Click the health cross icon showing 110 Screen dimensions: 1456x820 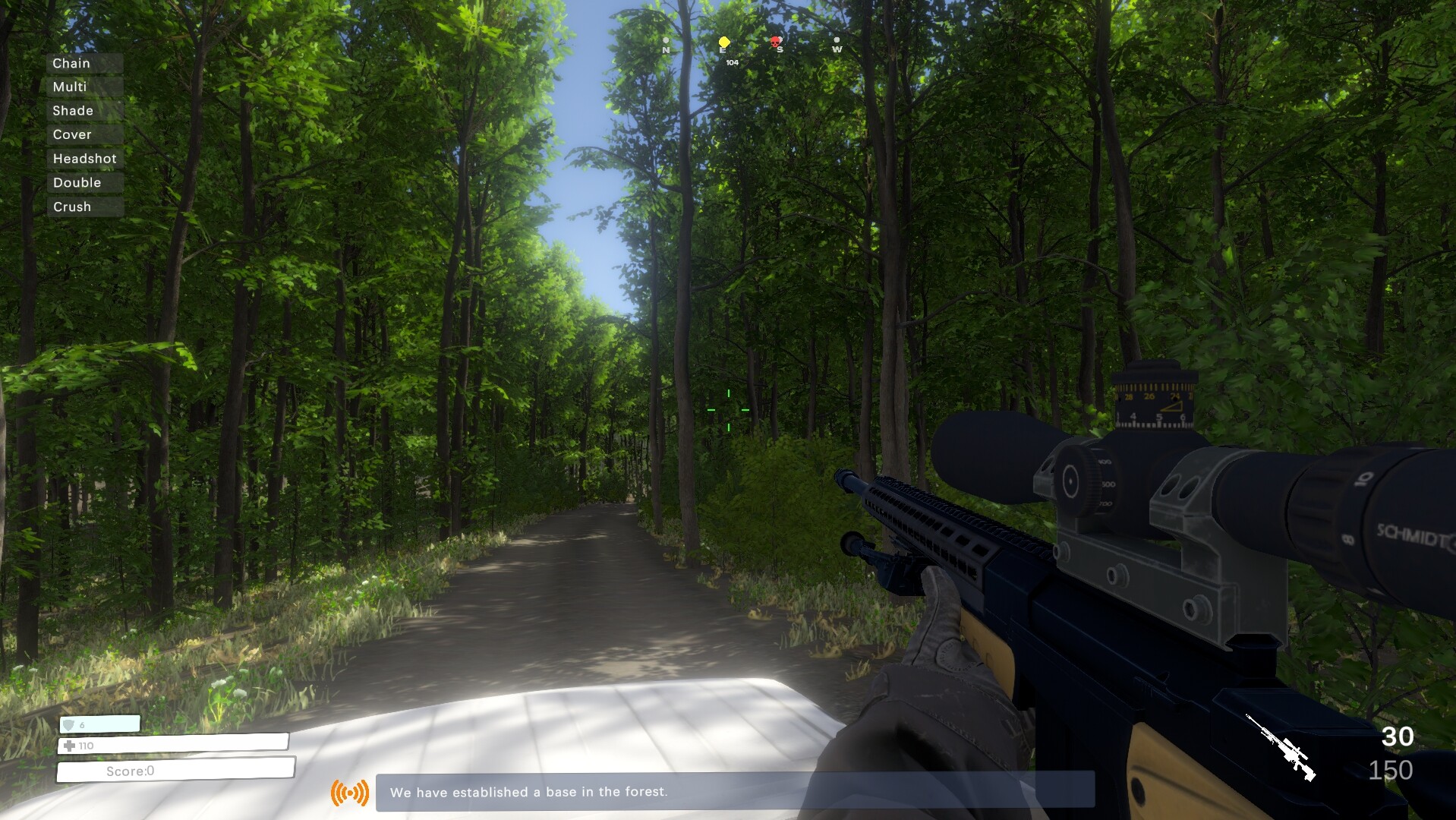[x=69, y=746]
